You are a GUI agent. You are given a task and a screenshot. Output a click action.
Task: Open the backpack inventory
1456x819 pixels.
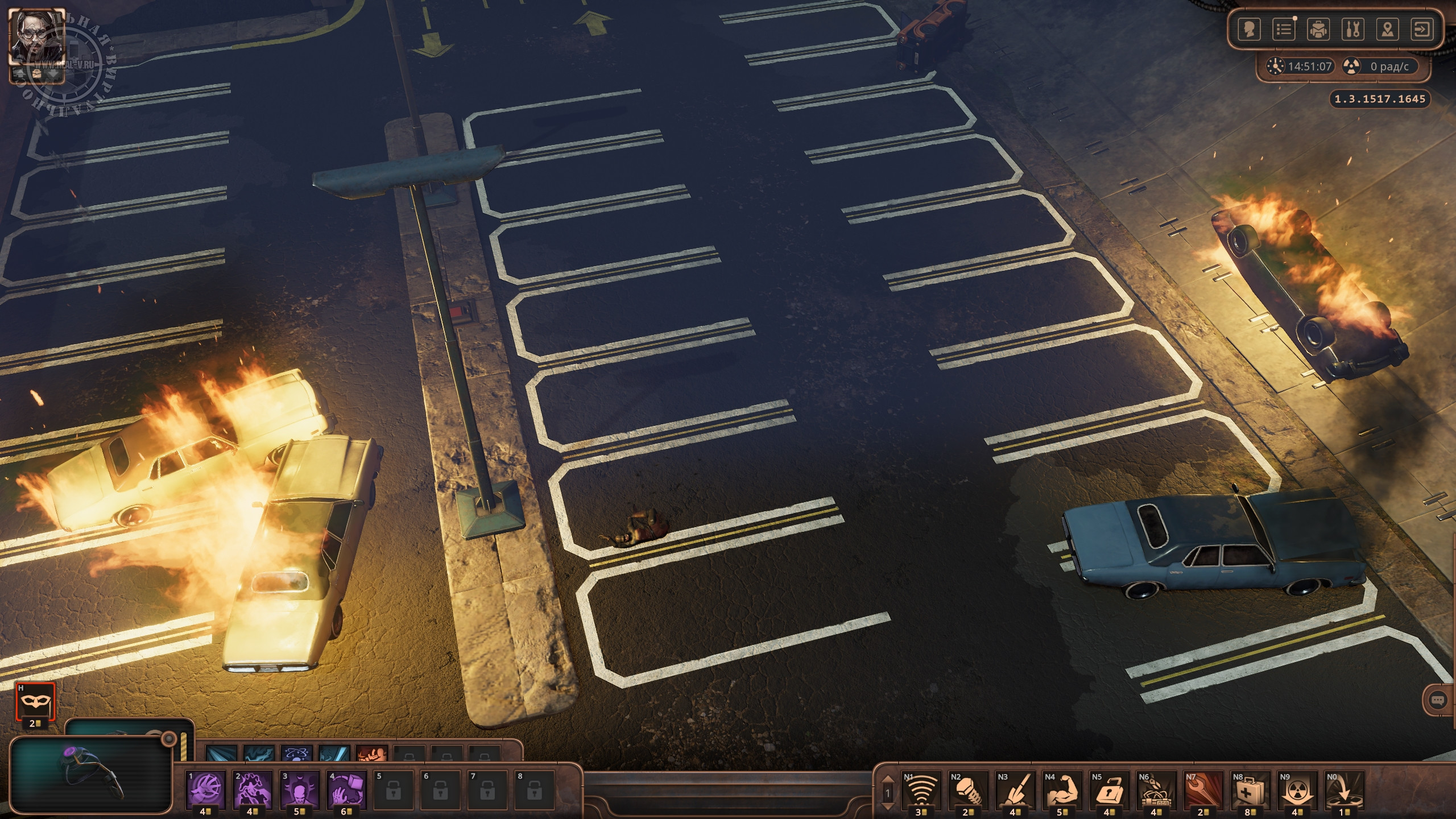click(x=1318, y=30)
